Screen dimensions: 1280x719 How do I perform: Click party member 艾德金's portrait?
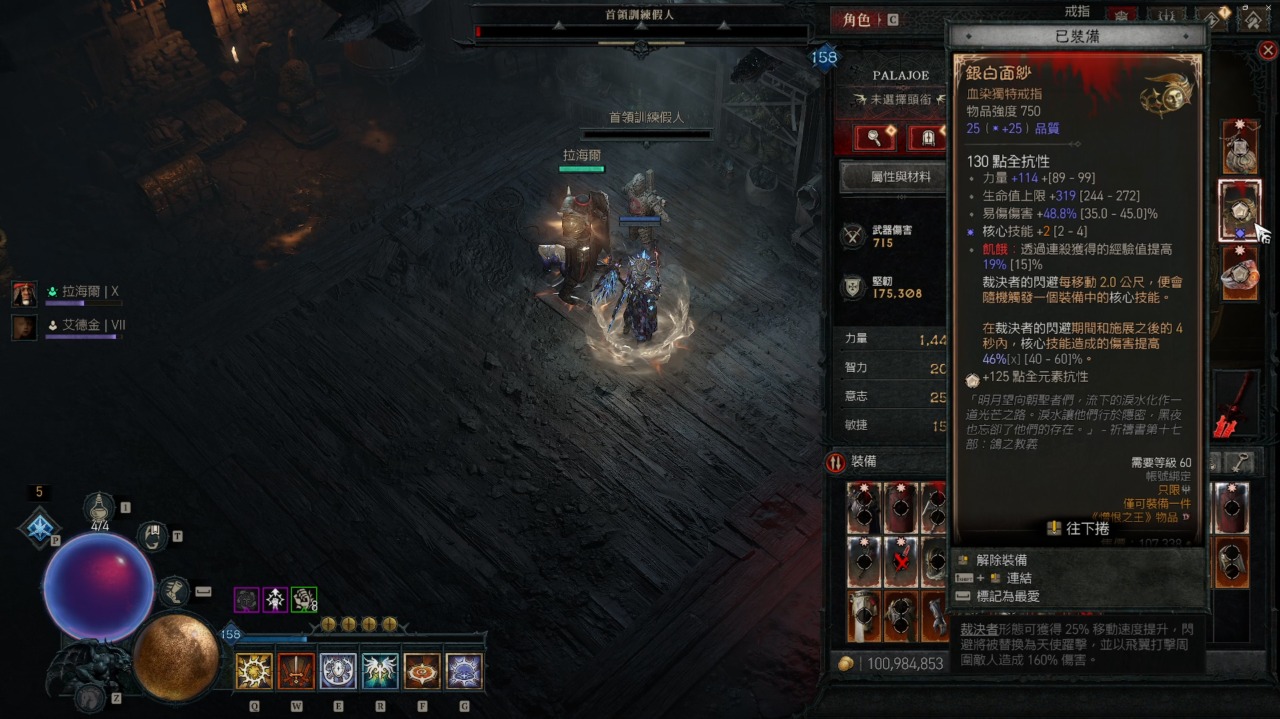25,326
